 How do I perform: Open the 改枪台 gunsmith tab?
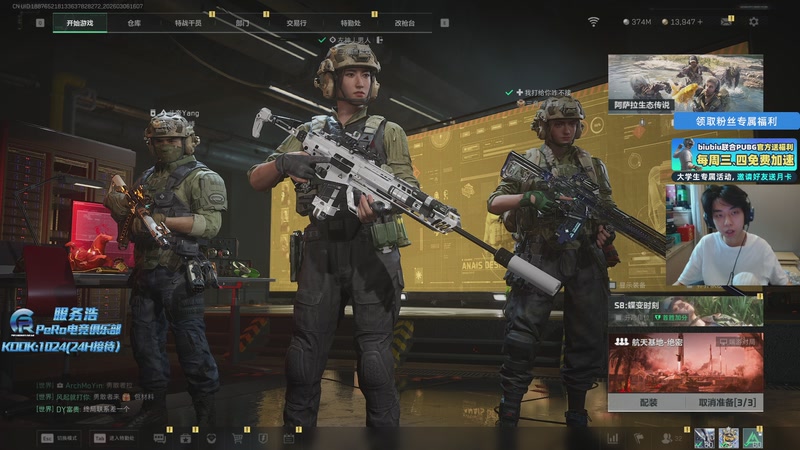coord(404,22)
